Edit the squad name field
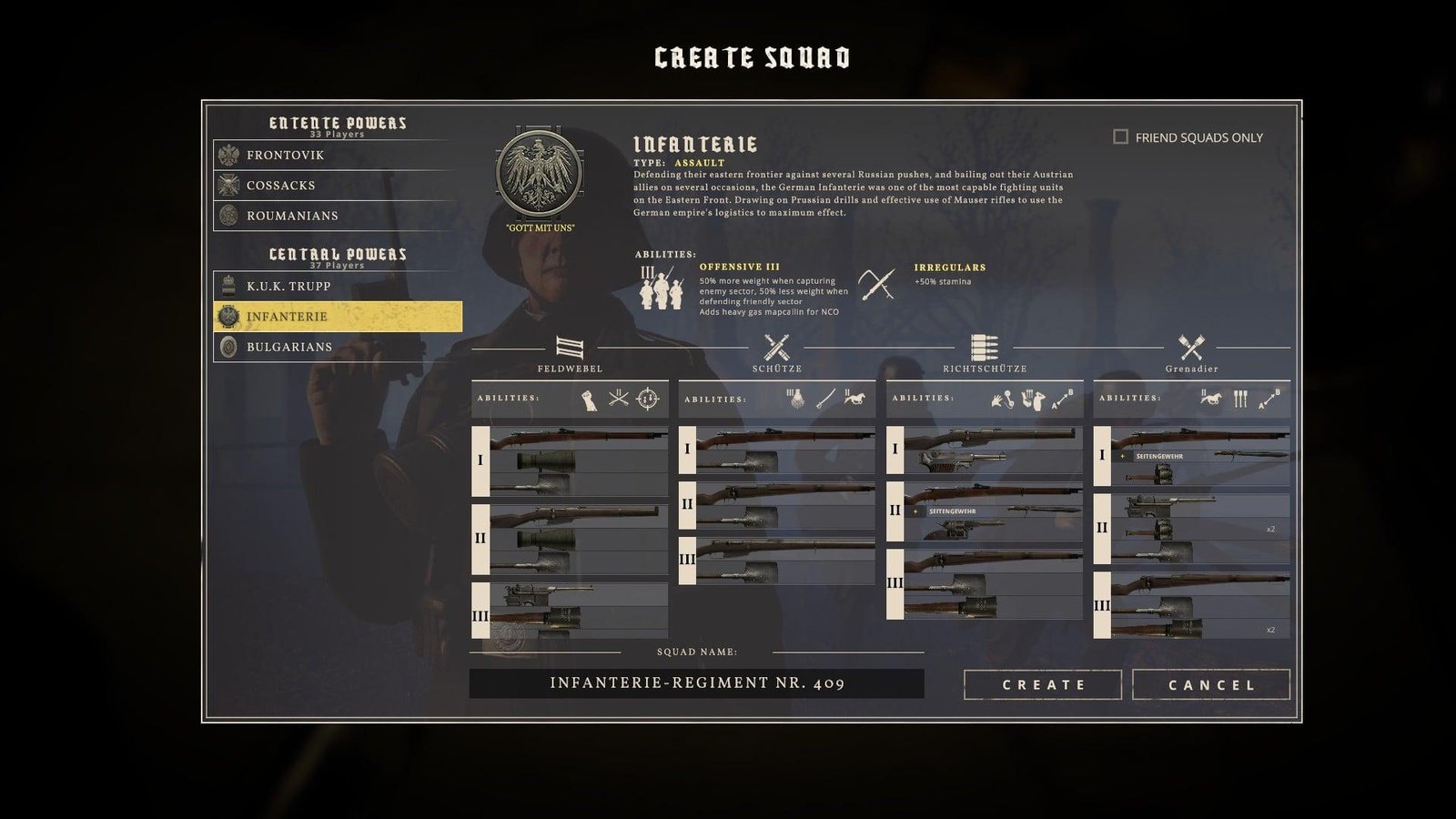 [696, 683]
